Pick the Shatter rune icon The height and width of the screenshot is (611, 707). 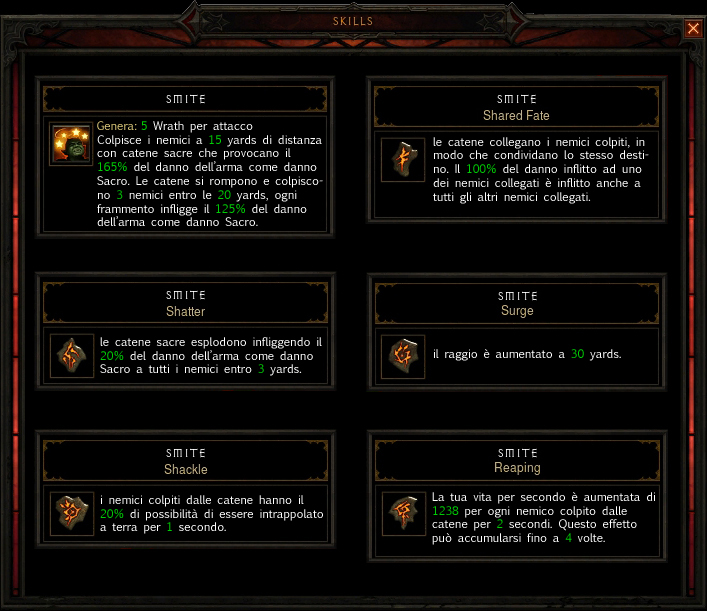[72, 356]
